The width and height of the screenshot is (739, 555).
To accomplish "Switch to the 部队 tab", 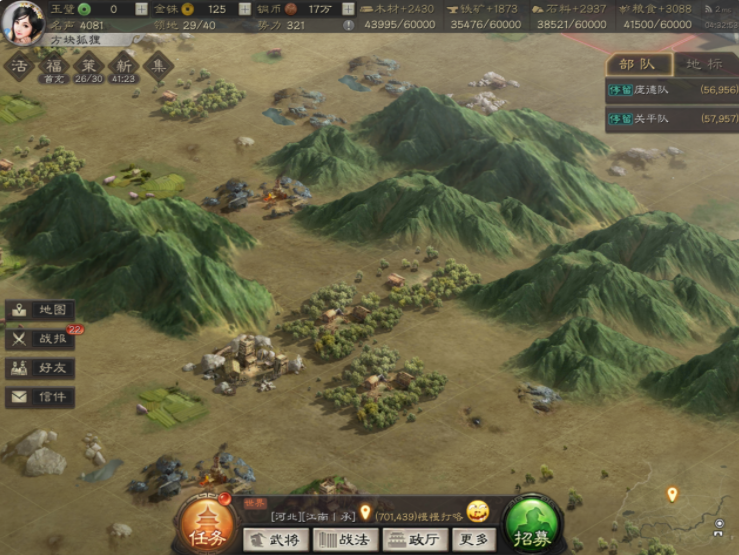I will click(637, 63).
